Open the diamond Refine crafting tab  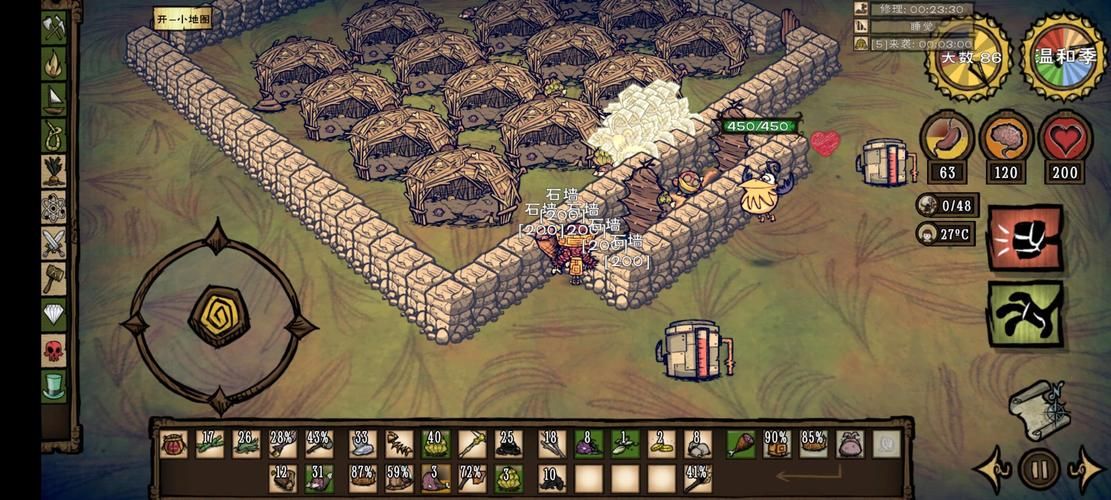coord(54,315)
